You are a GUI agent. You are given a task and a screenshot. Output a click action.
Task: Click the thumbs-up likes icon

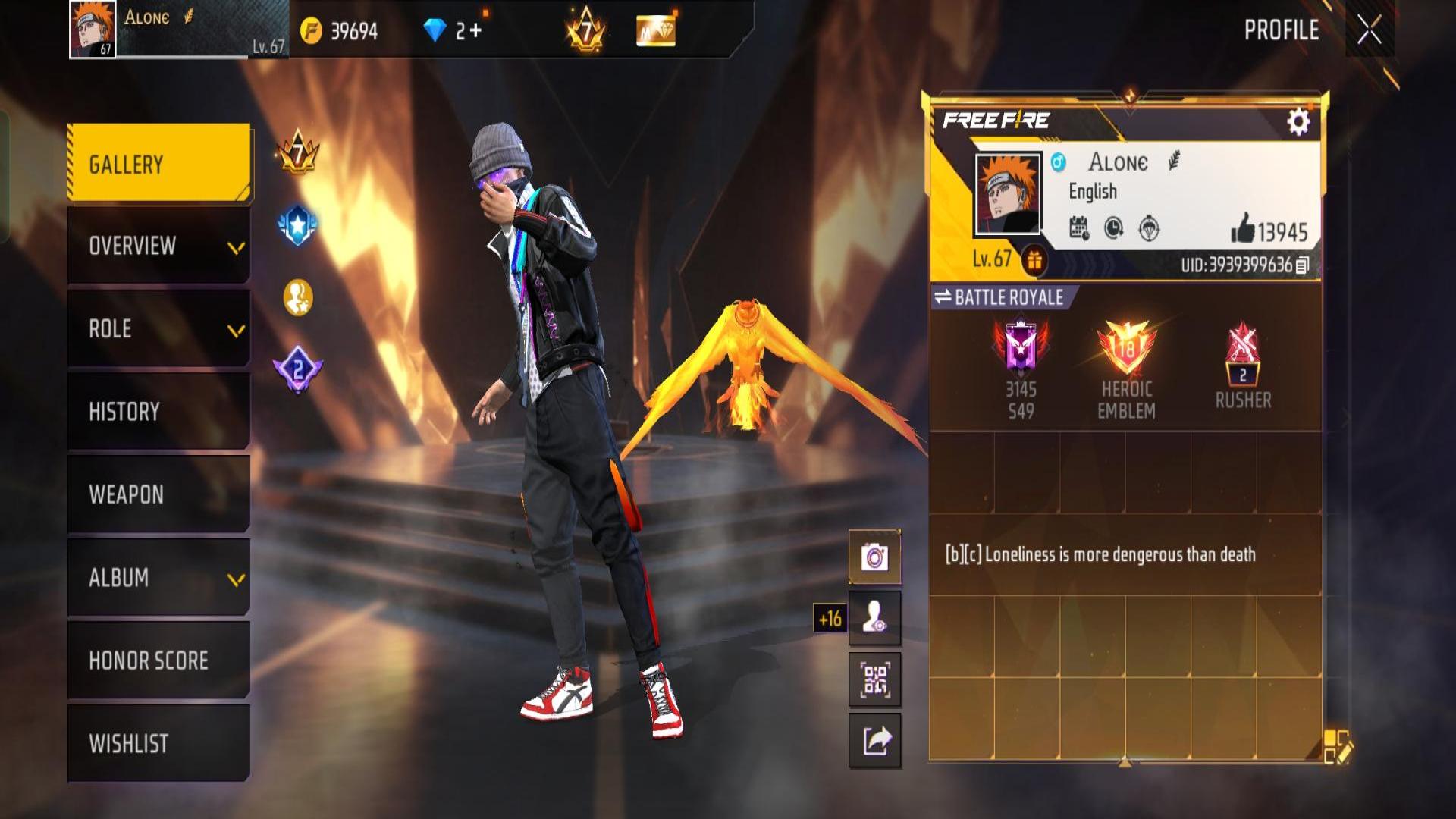click(x=1242, y=228)
